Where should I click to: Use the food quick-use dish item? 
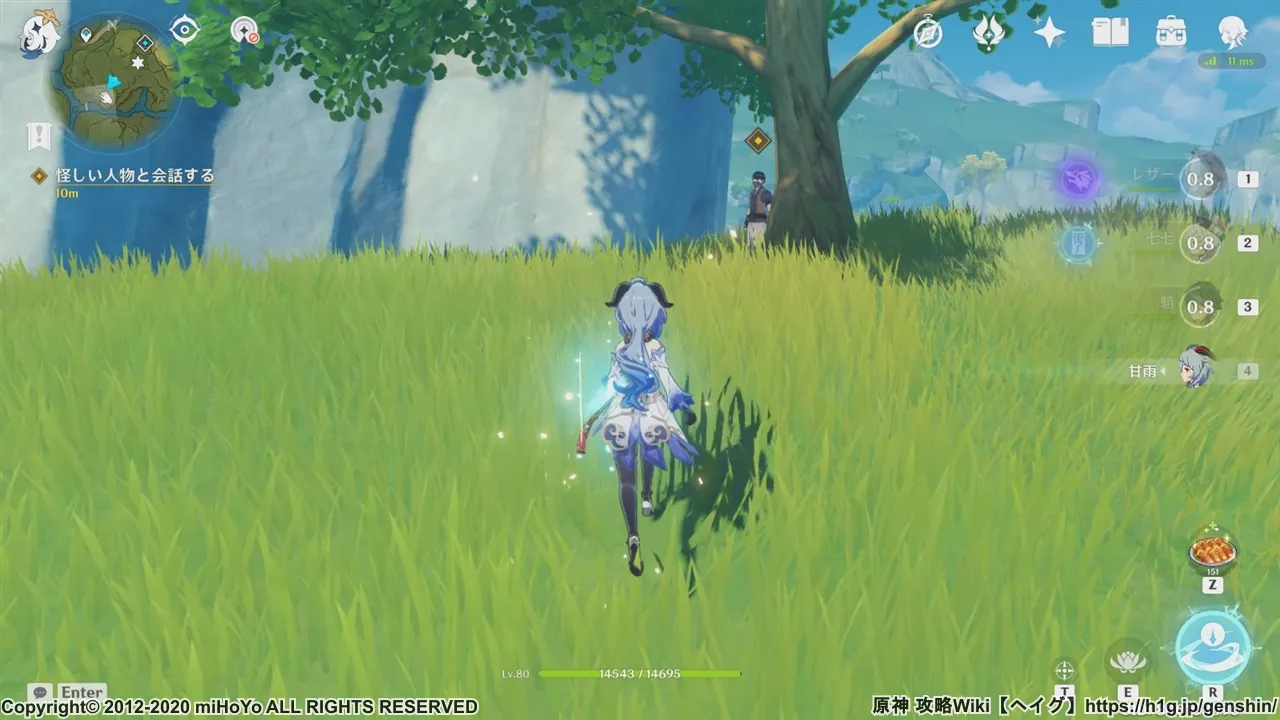pos(1210,550)
